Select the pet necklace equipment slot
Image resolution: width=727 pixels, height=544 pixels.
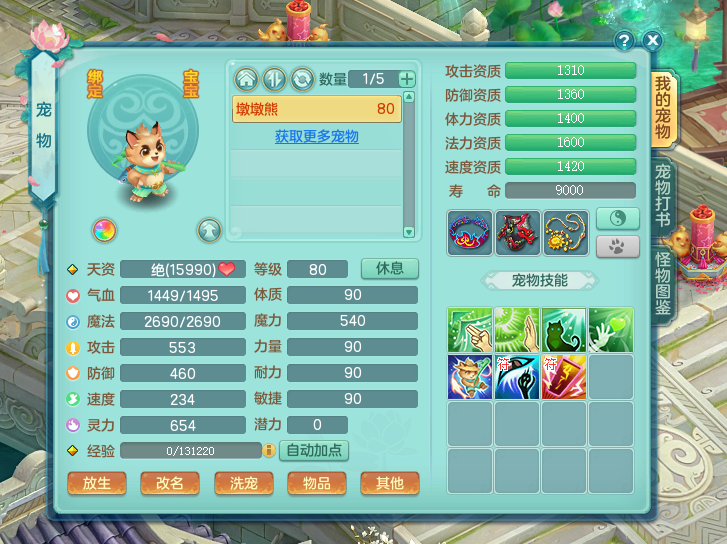point(564,232)
